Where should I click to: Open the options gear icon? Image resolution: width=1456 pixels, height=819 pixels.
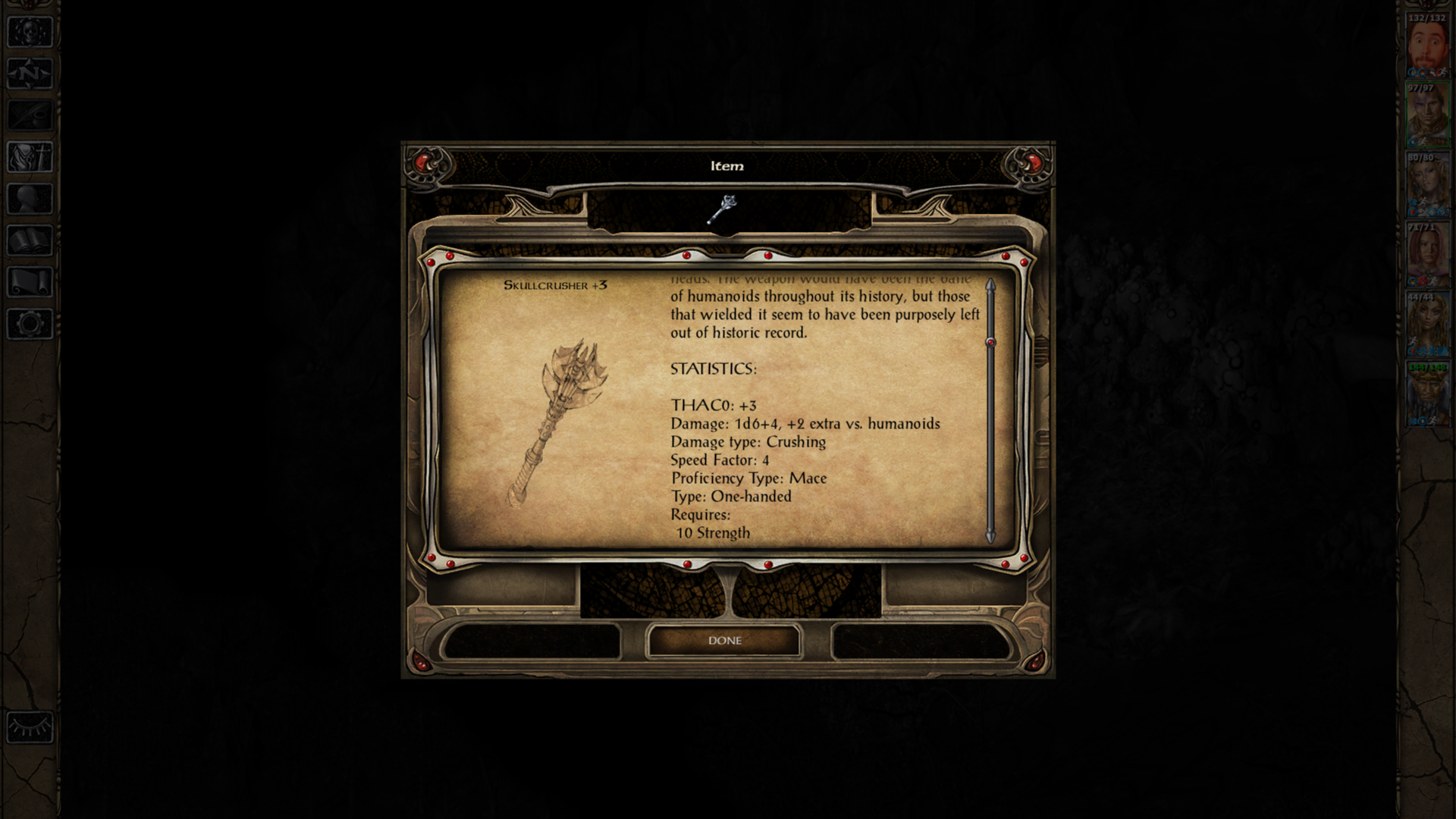[x=30, y=325]
